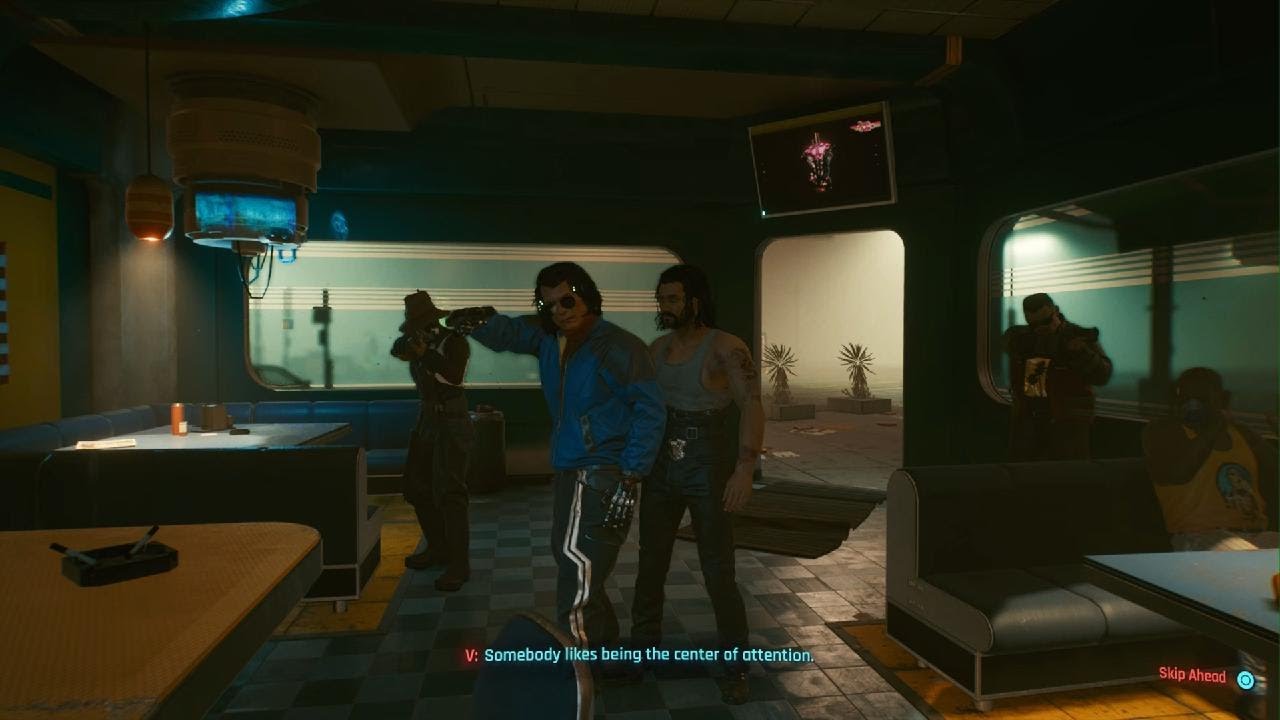The image size is (1280, 720).
Task: Click the red V speaker icon in subtitles
Action: (x=470, y=653)
